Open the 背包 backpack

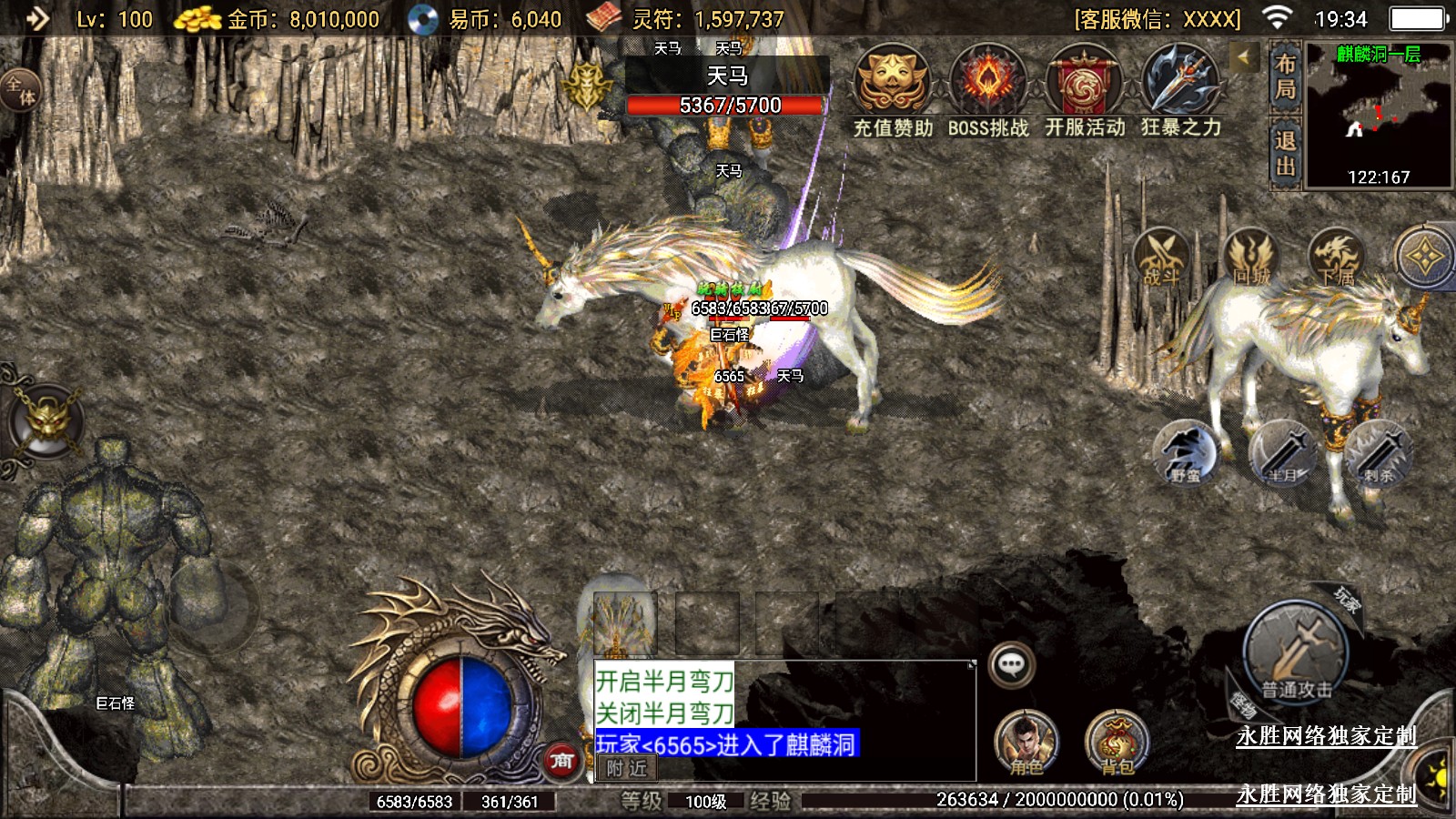pos(1117,743)
